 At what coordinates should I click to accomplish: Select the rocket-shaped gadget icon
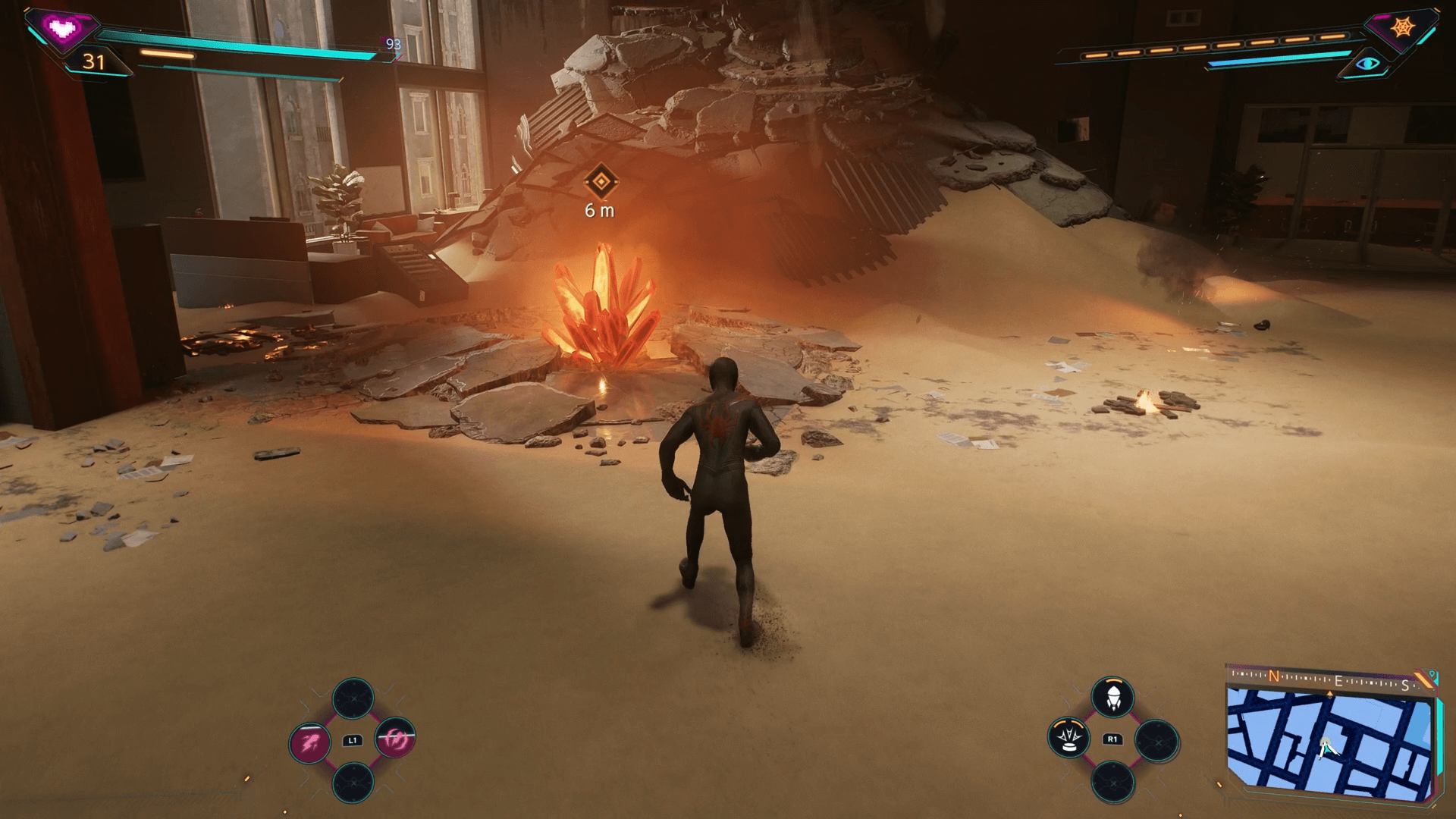[1112, 697]
